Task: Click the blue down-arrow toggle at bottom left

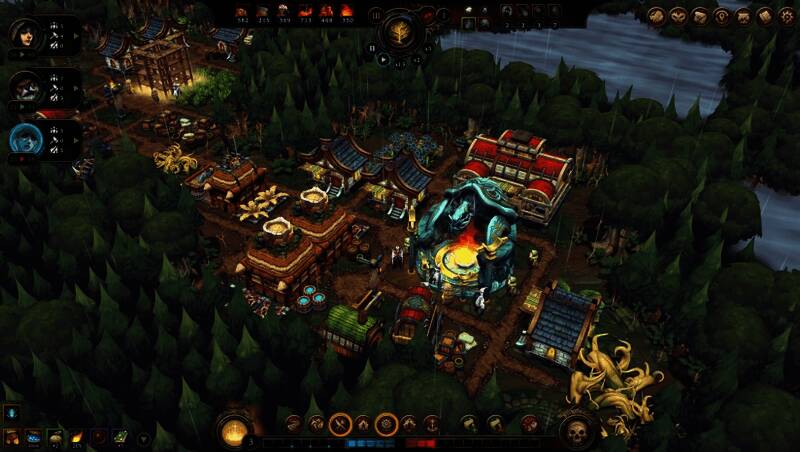Action: (x=11, y=413)
